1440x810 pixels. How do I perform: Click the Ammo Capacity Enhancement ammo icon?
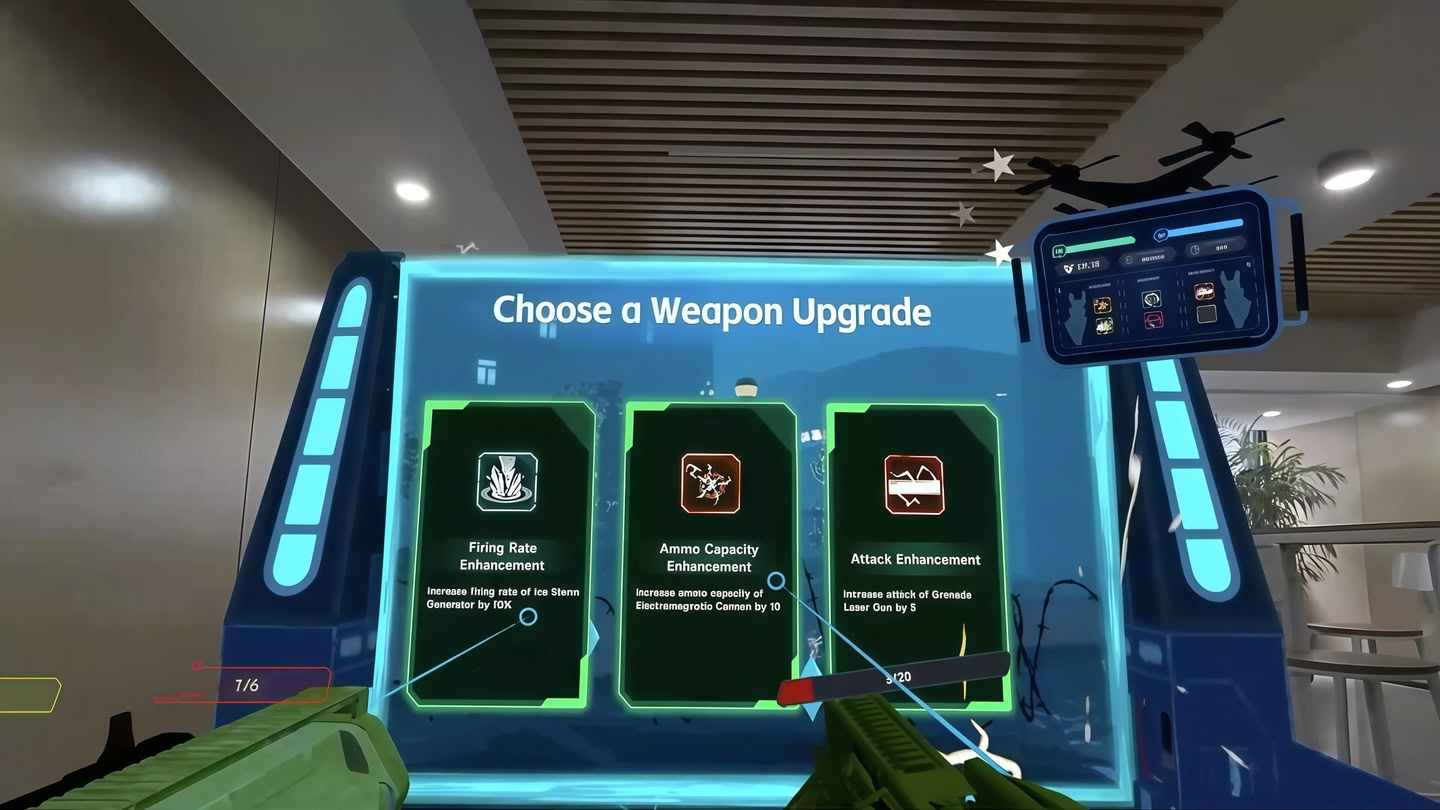710,483
